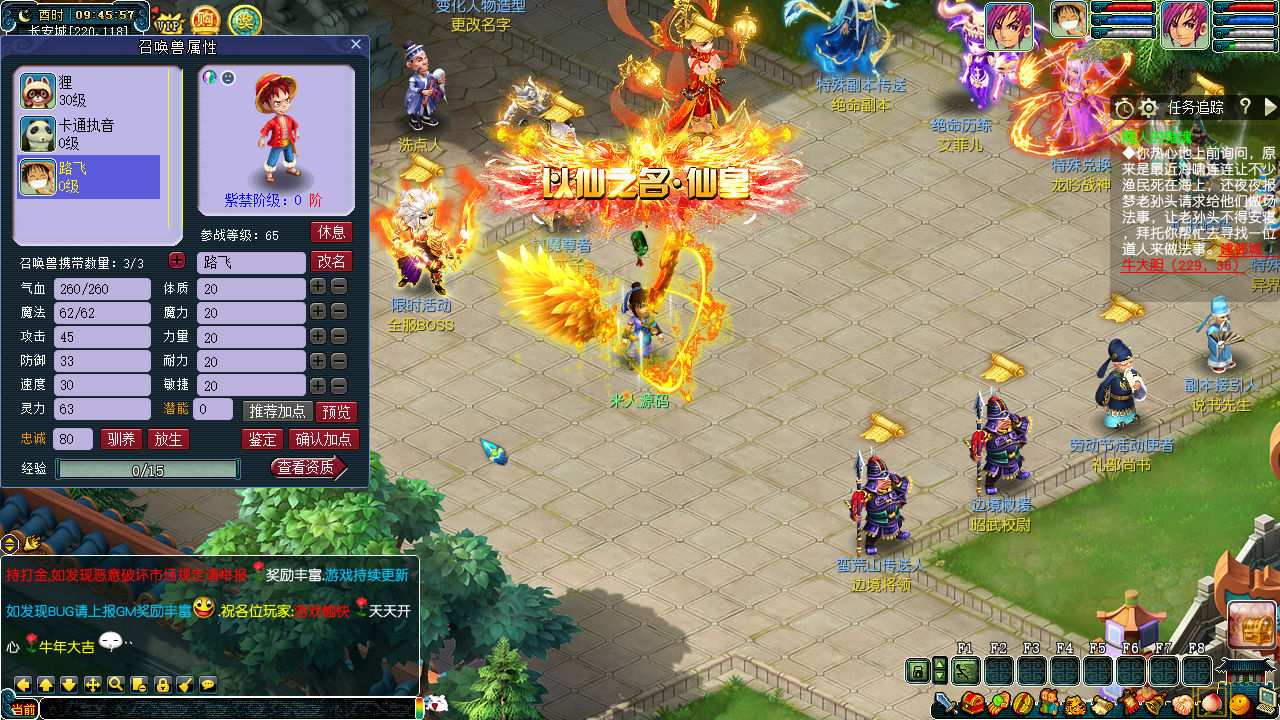
Task: Activate the F1 running-figure skill slot
Action: pyautogui.click(x=966, y=671)
